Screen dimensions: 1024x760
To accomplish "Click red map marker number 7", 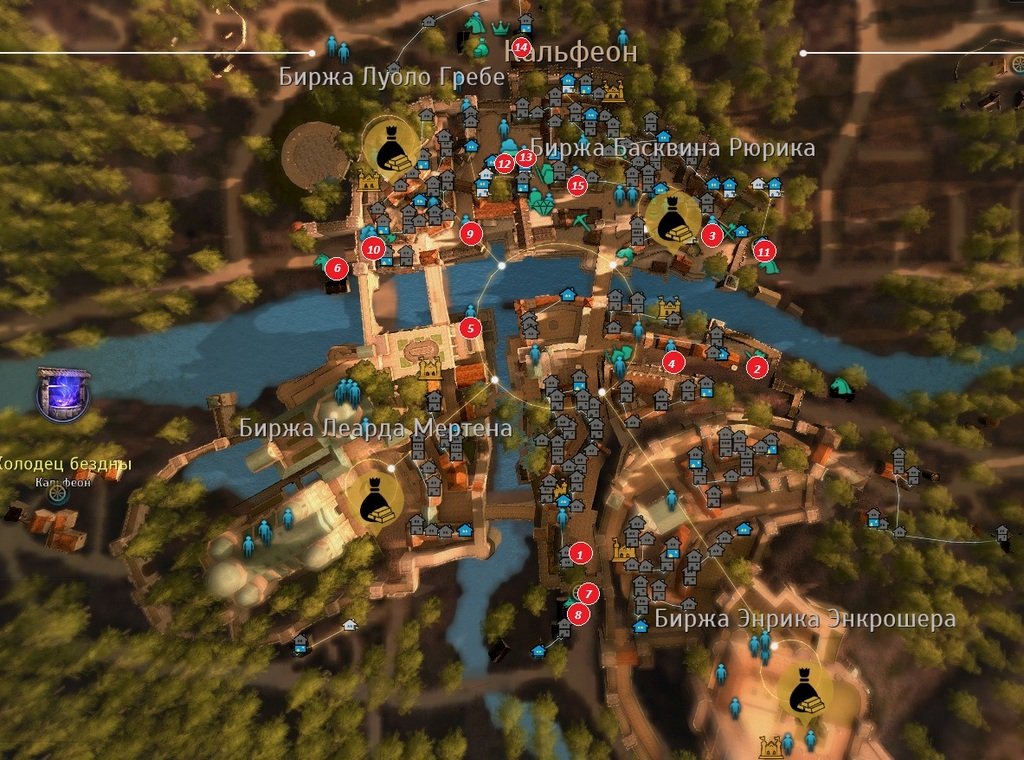I will click(588, 593).
